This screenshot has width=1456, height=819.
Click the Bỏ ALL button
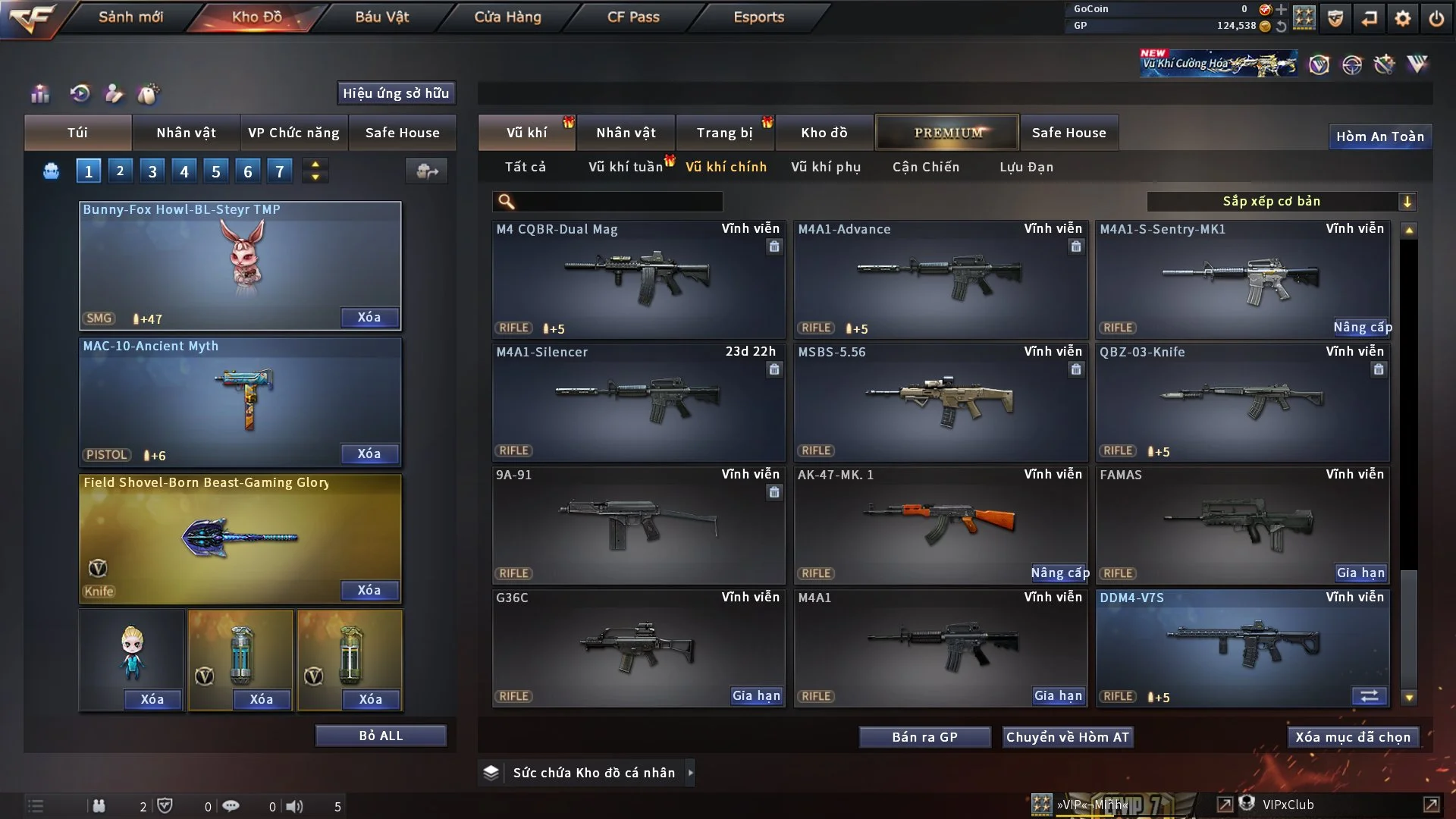(381, 736)
